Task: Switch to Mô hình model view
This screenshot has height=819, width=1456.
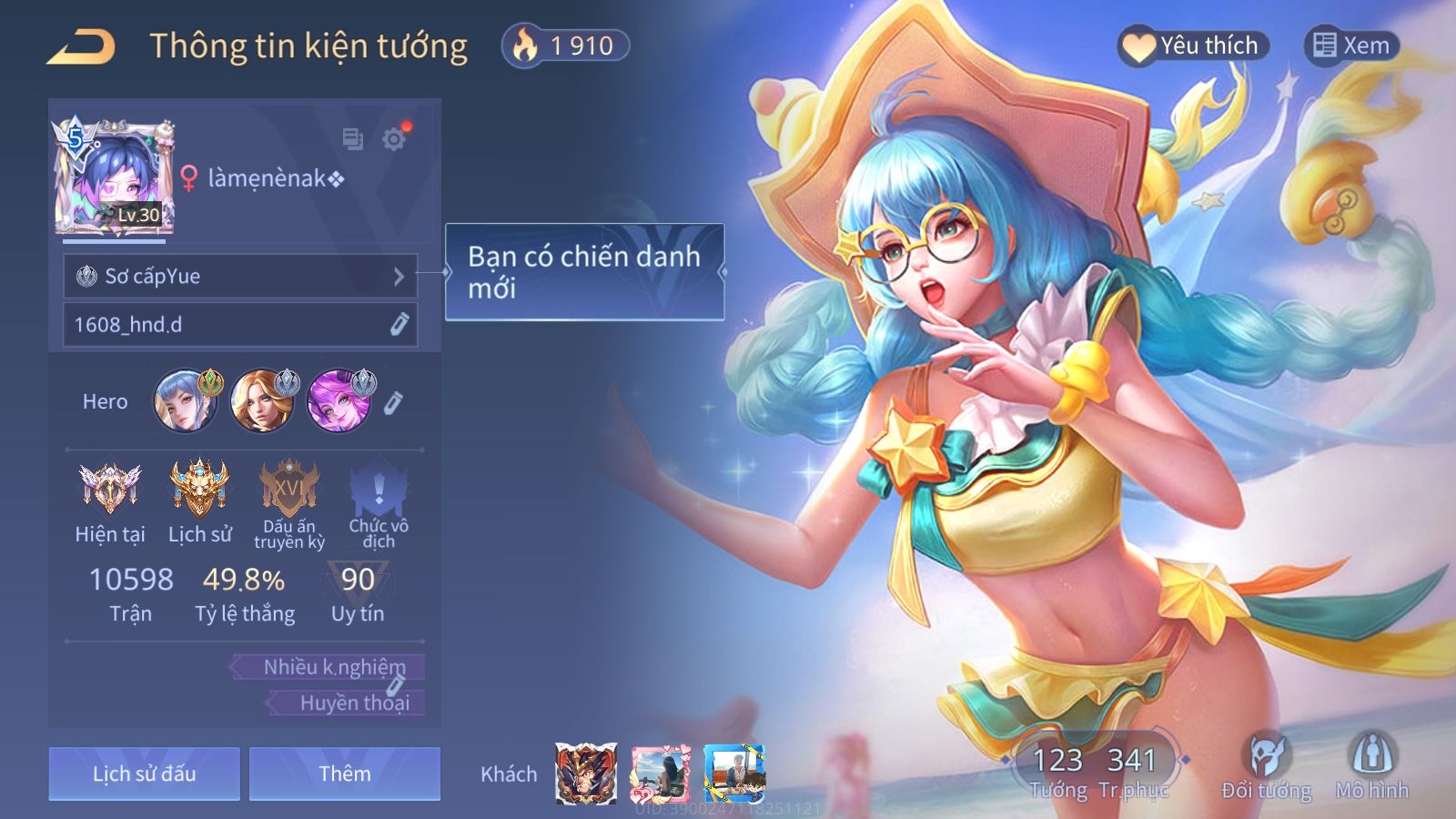Action: point(1372,764)
